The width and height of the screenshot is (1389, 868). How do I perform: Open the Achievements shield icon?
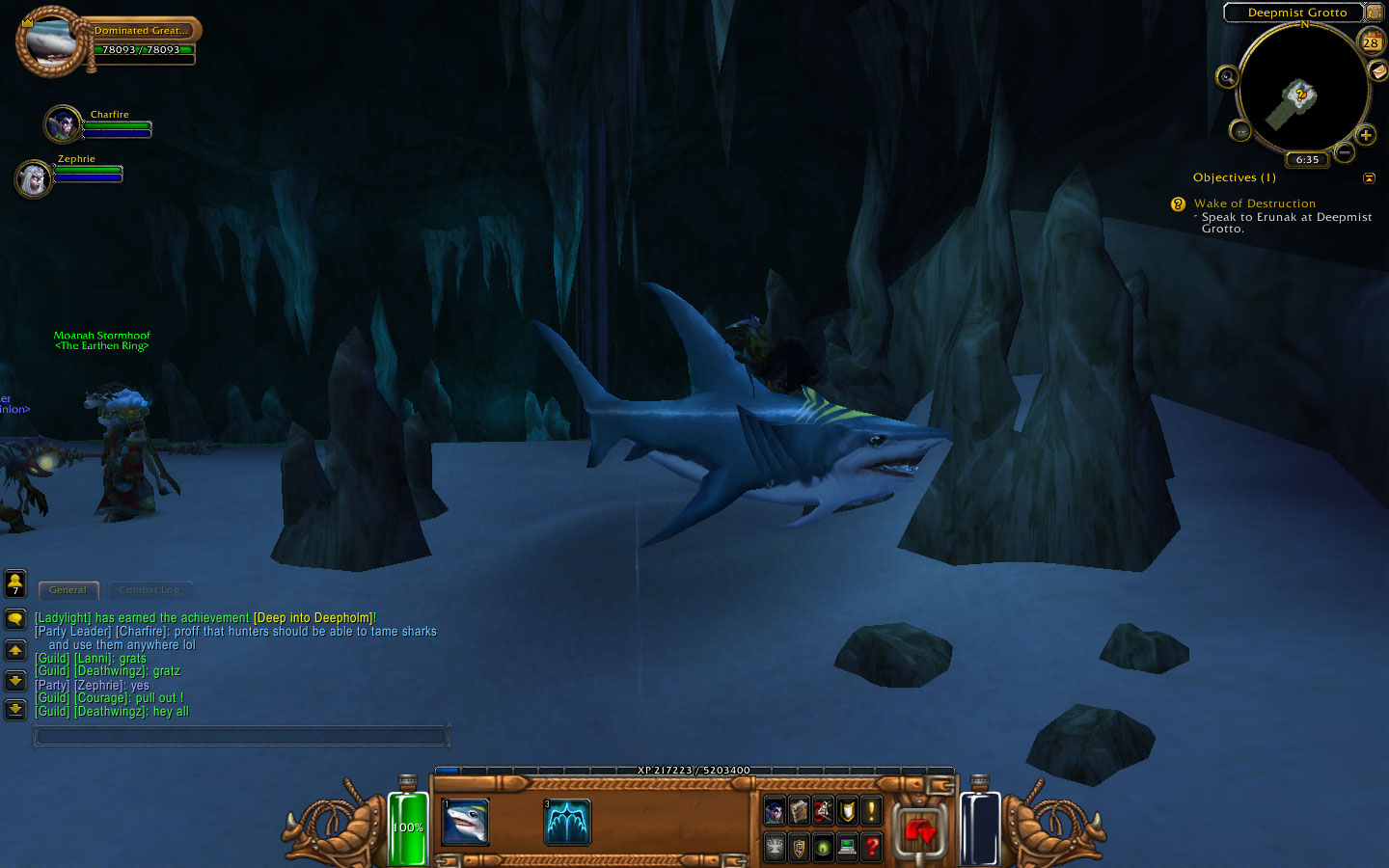[x=846, y=812]
